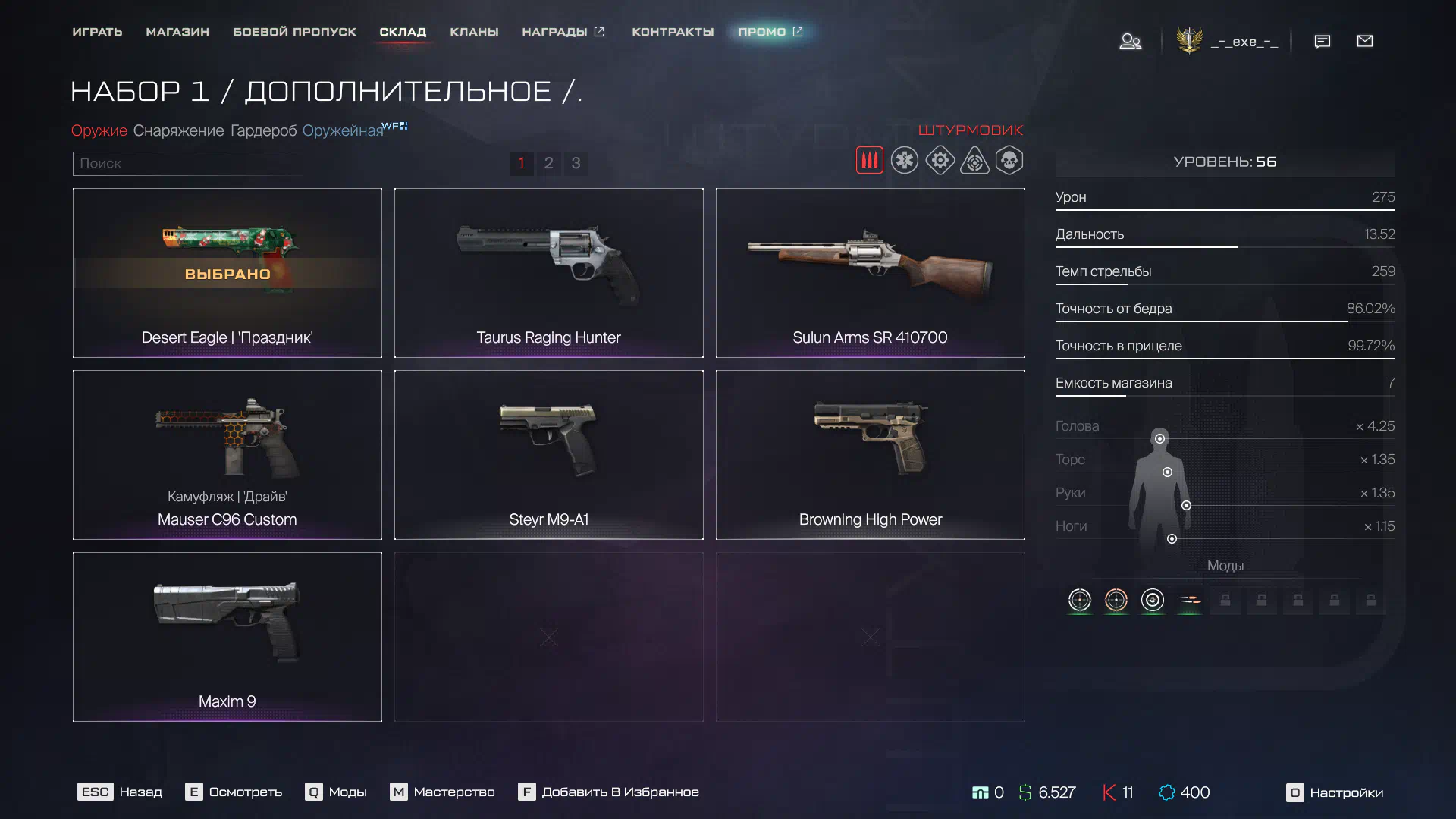Open the Магазин menu
1456x819 pixels.
[x=177, y=32]
